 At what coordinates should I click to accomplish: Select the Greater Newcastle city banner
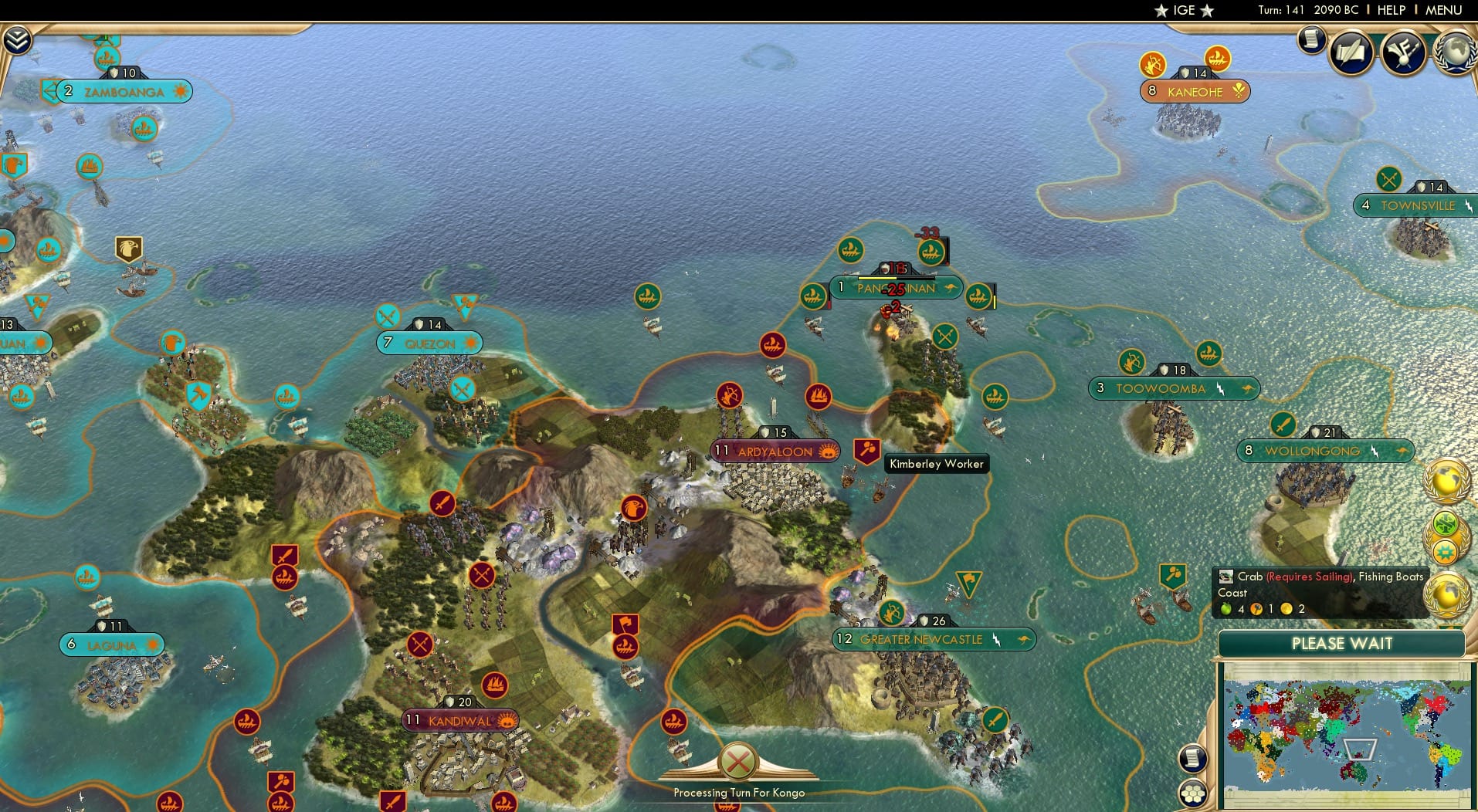(924, 639)
